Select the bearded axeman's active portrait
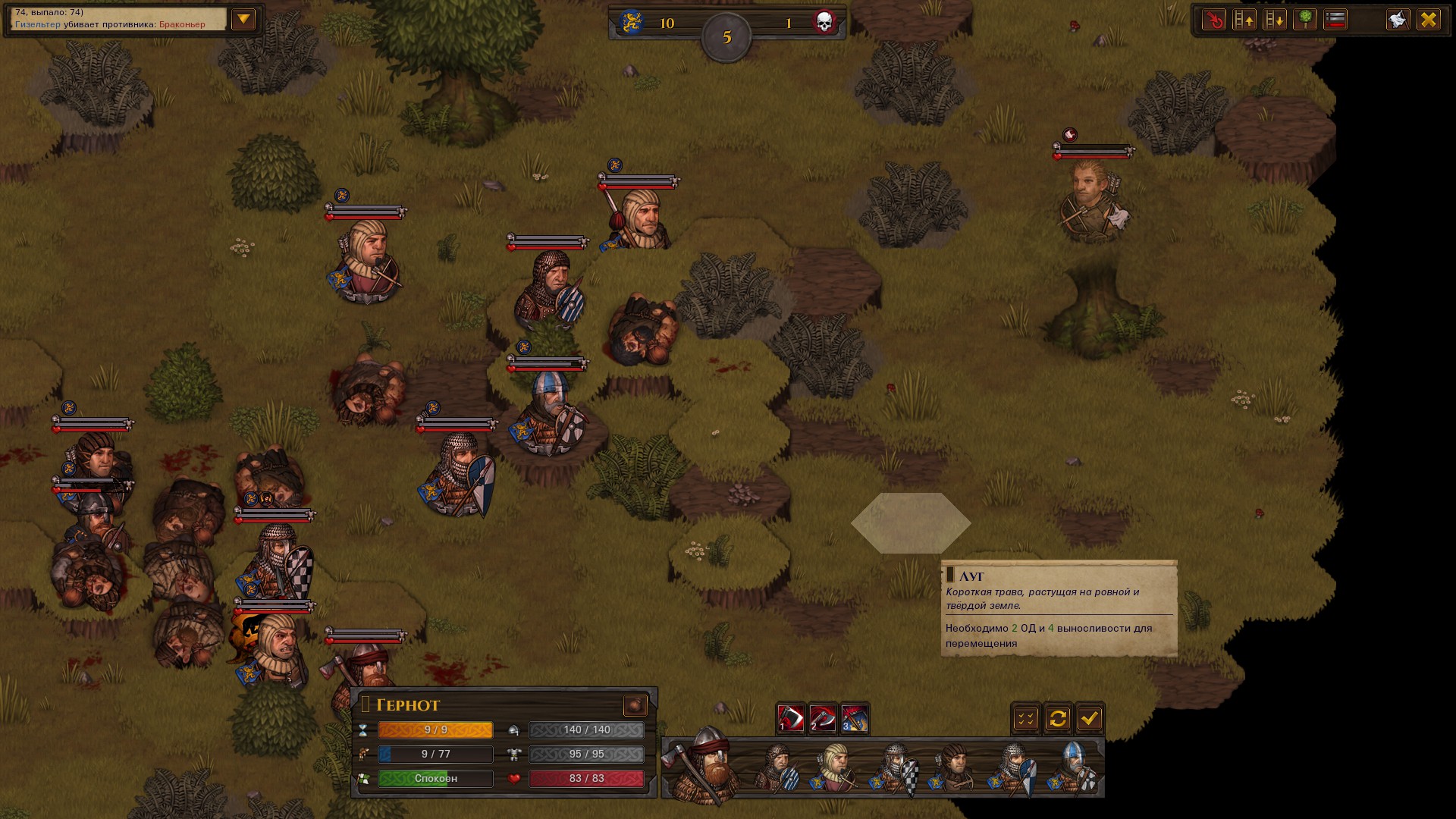1456x819 pixels. point(705,766)
